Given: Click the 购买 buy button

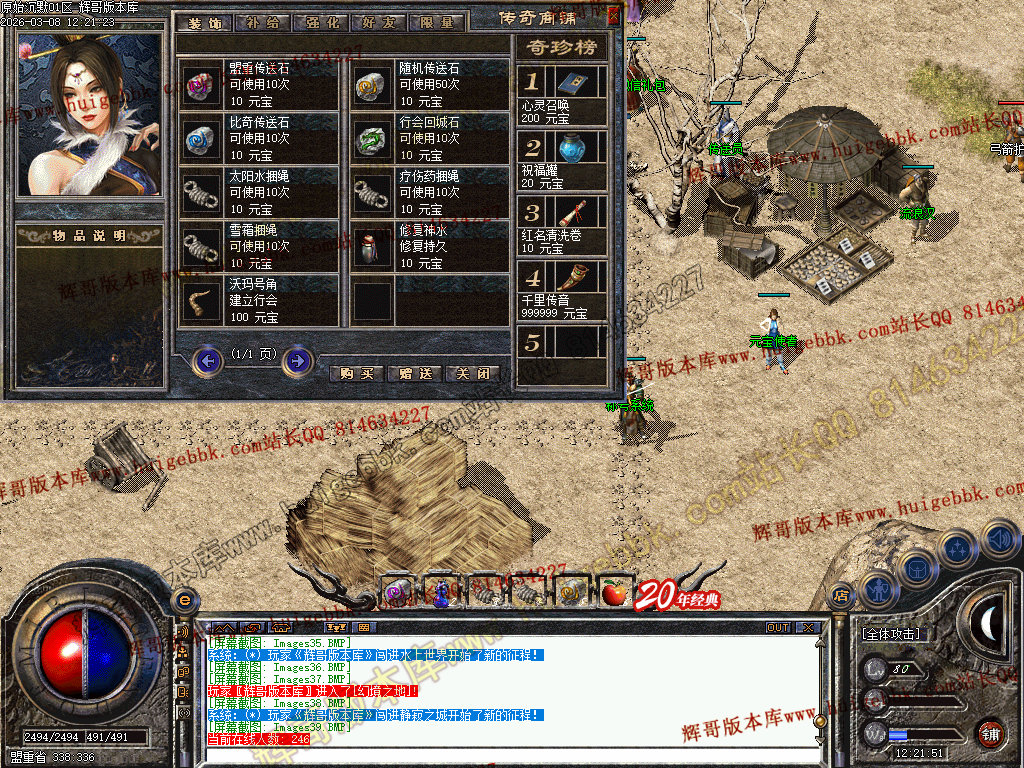Looking at the screenshot, I should coord(357,373).
